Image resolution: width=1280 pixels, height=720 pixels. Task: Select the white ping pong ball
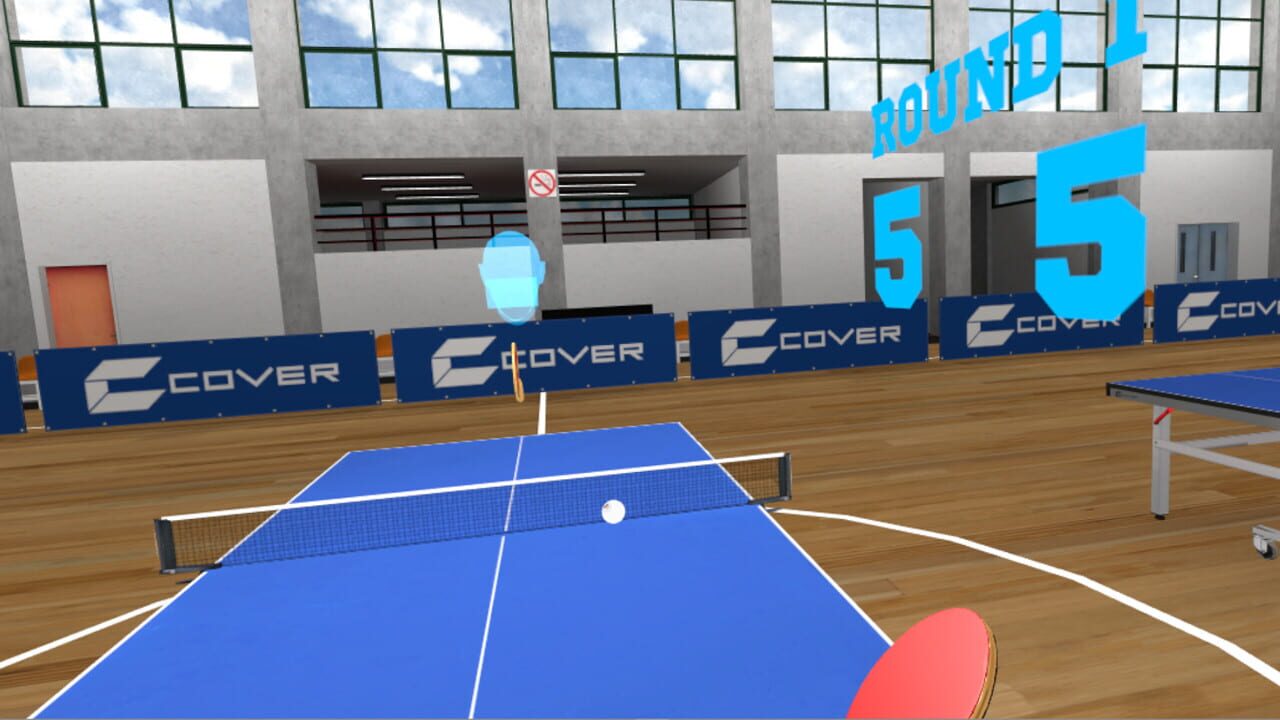[x=614, y=510]
